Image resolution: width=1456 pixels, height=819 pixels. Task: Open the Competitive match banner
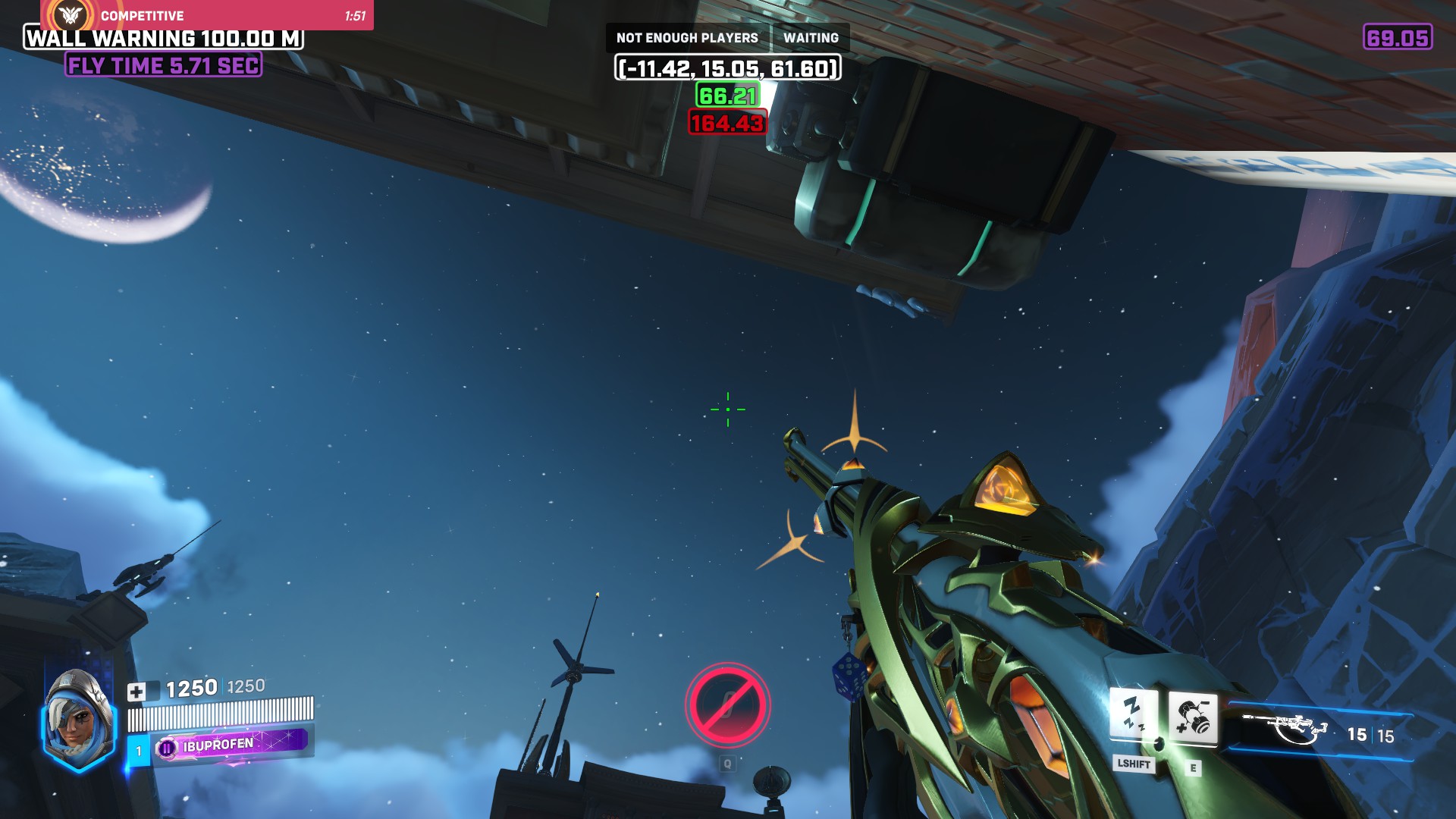pyautogui.click(x=207, y=15)
